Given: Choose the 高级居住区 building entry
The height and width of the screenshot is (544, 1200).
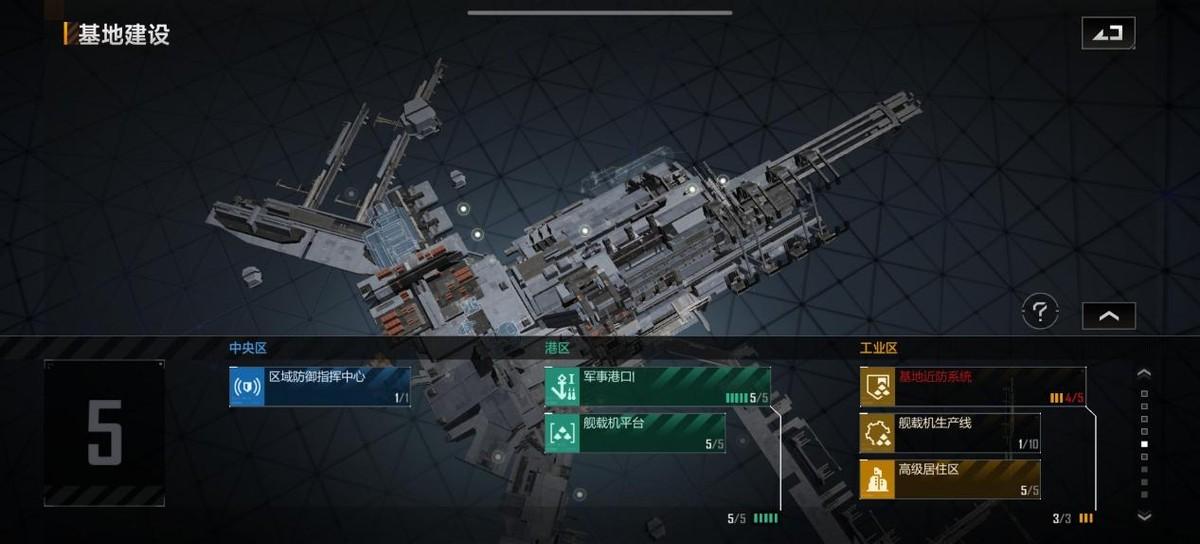Looking at the screenshot, I should click(x=949, y=479).
